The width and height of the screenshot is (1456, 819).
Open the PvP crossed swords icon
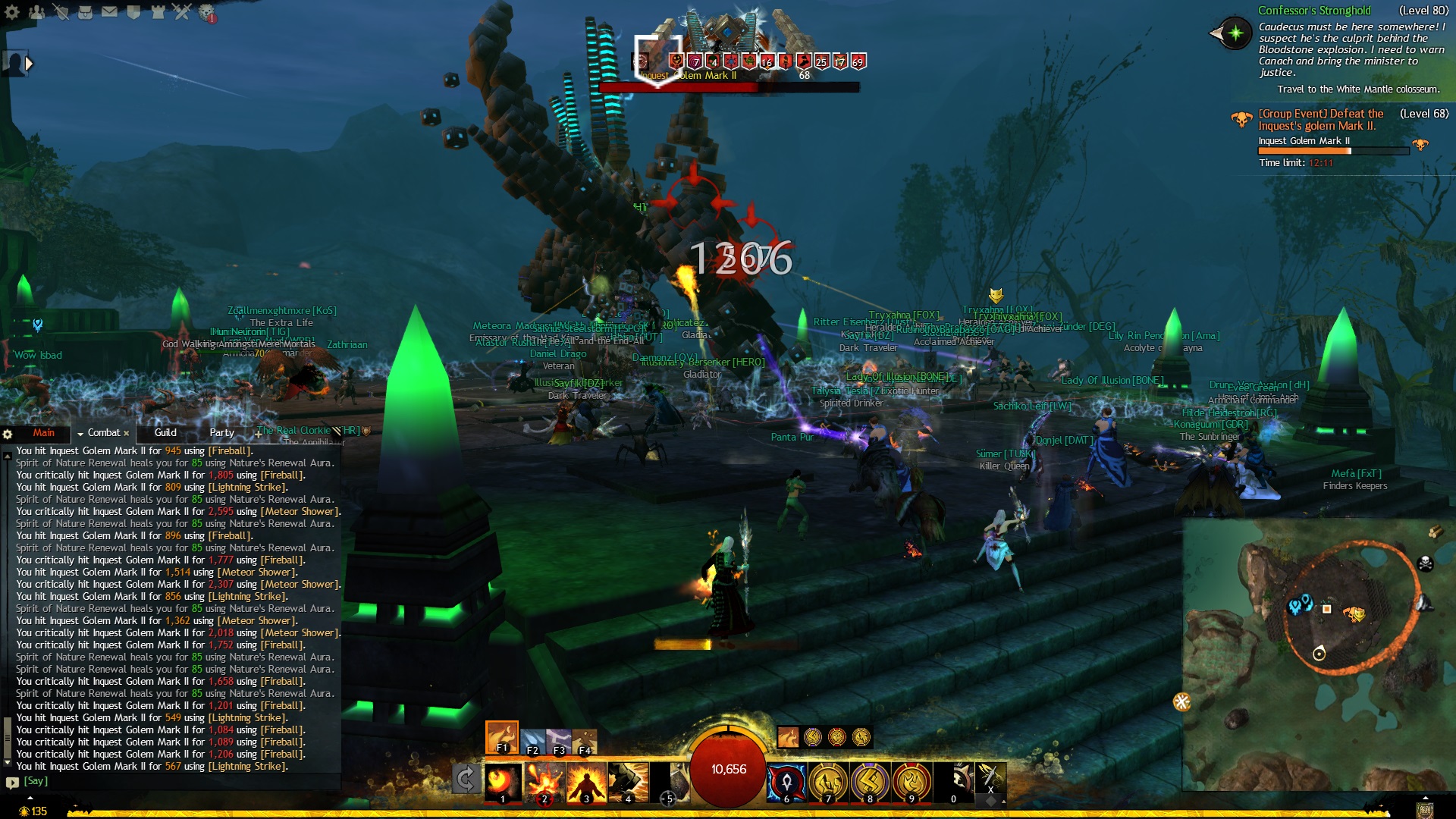(182, 12)
